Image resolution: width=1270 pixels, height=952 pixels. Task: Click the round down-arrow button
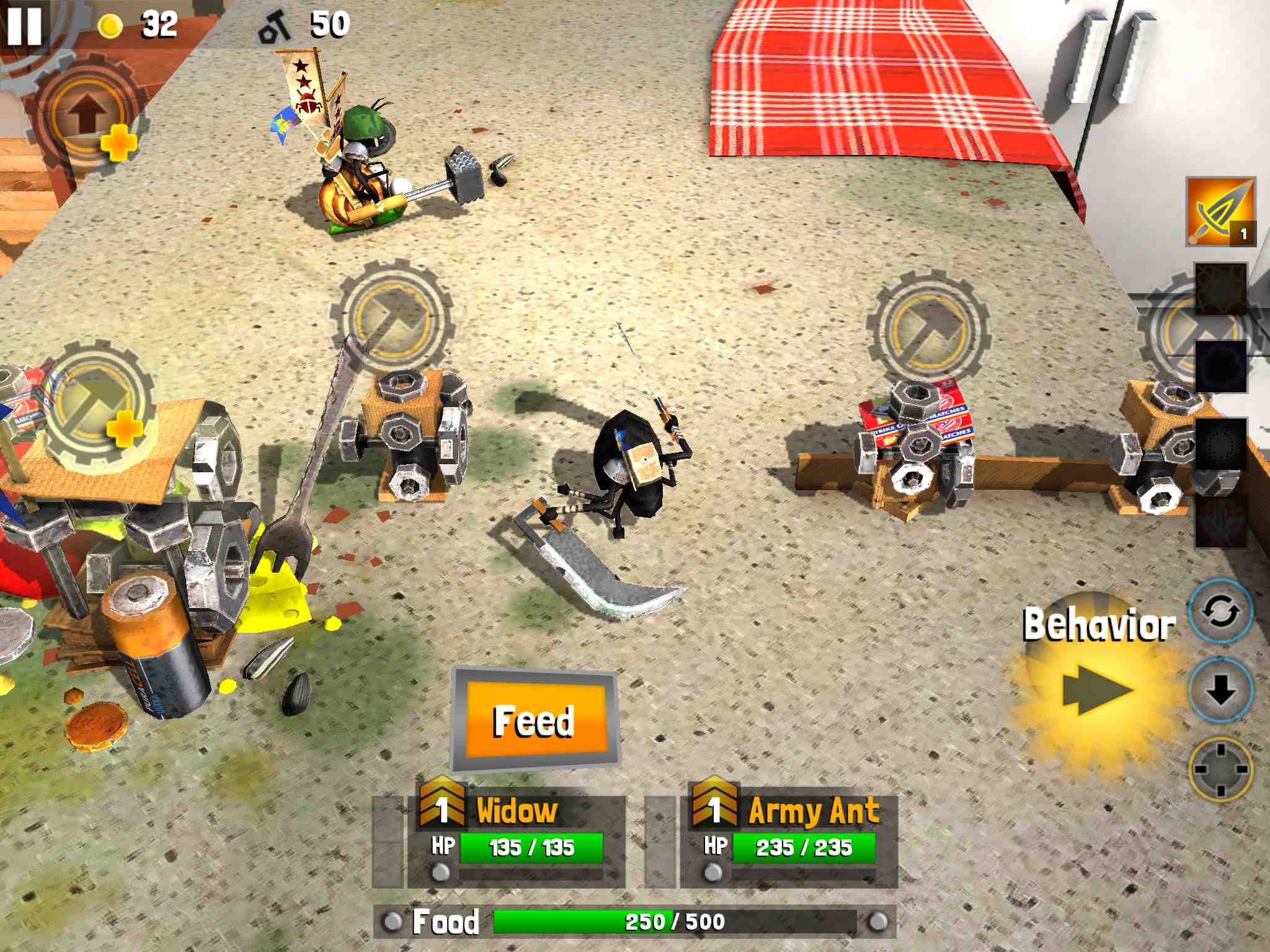pos(1220,690)
